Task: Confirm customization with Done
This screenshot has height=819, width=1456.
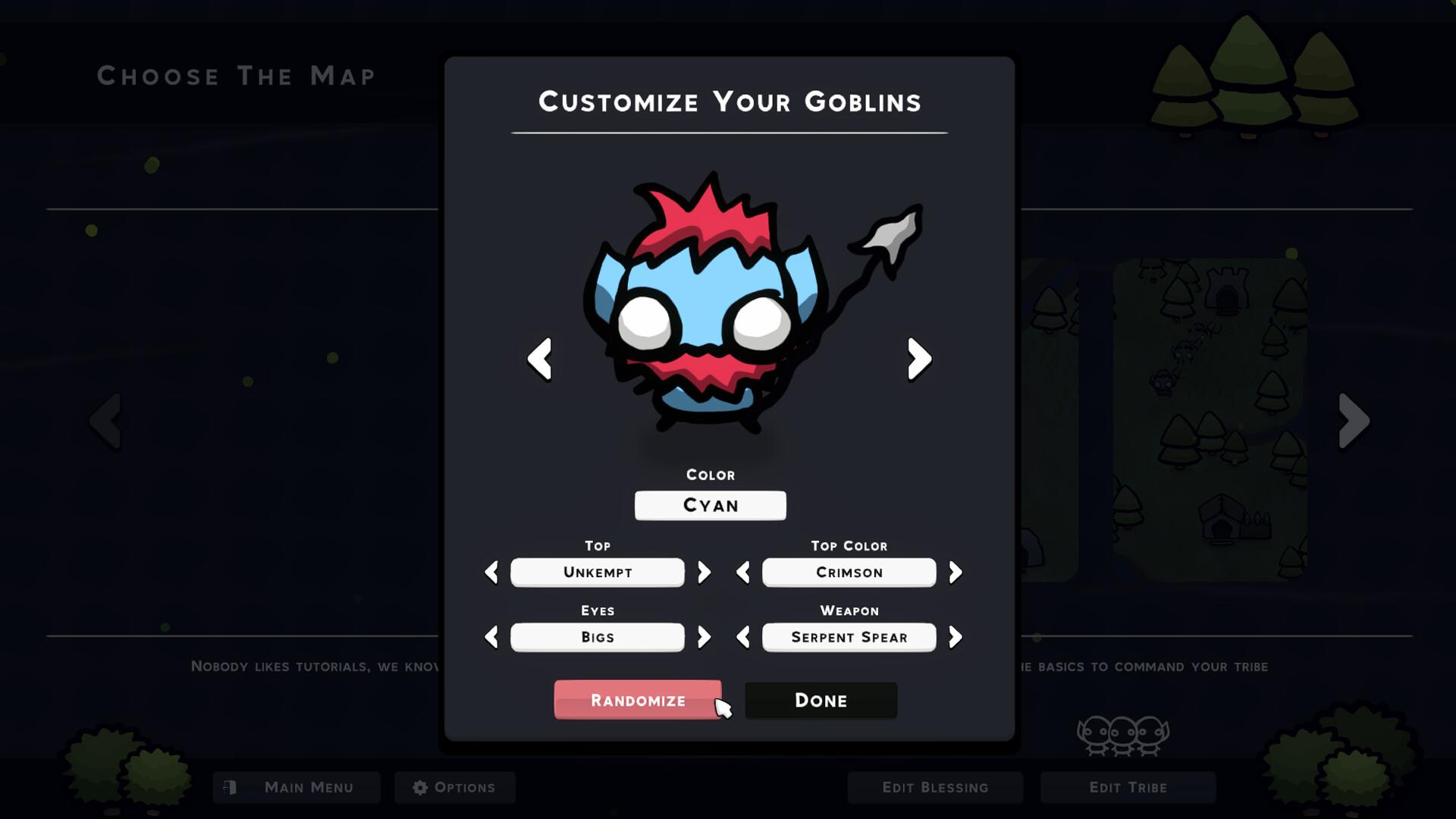Action: coord(821,700)
